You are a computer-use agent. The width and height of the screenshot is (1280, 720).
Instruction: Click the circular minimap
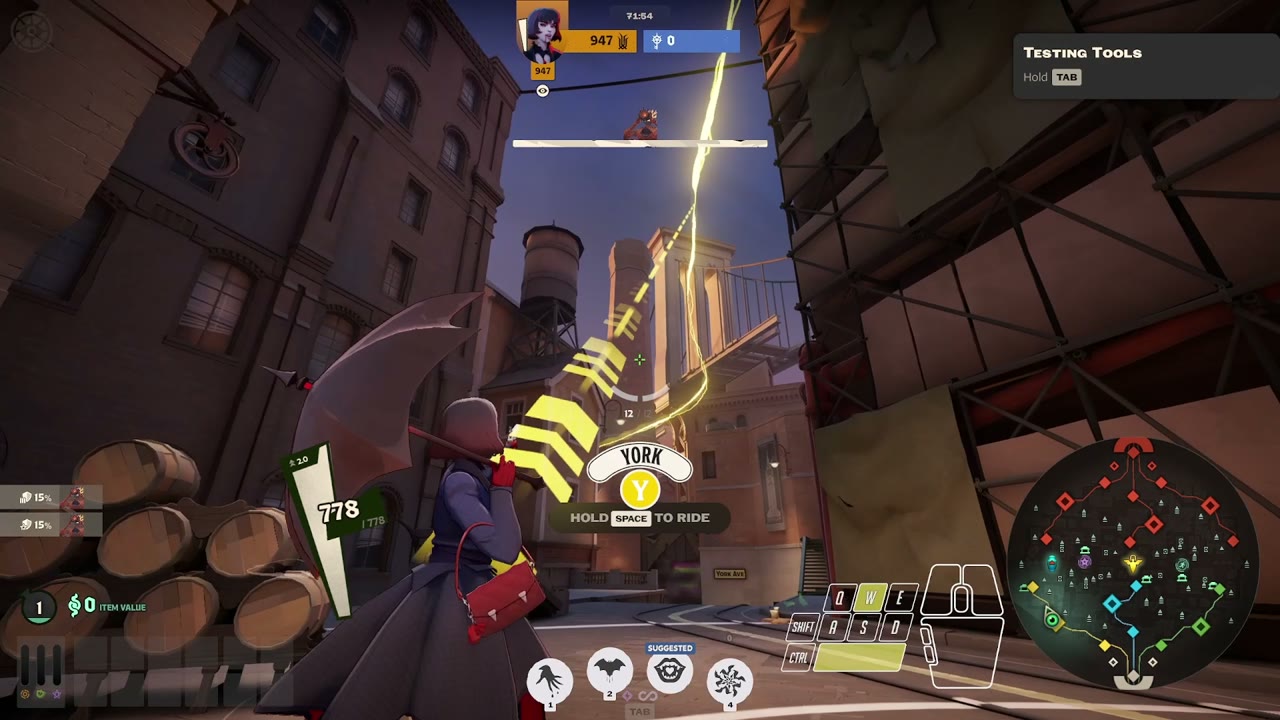pyautogui.click(x=1133, y=563)
